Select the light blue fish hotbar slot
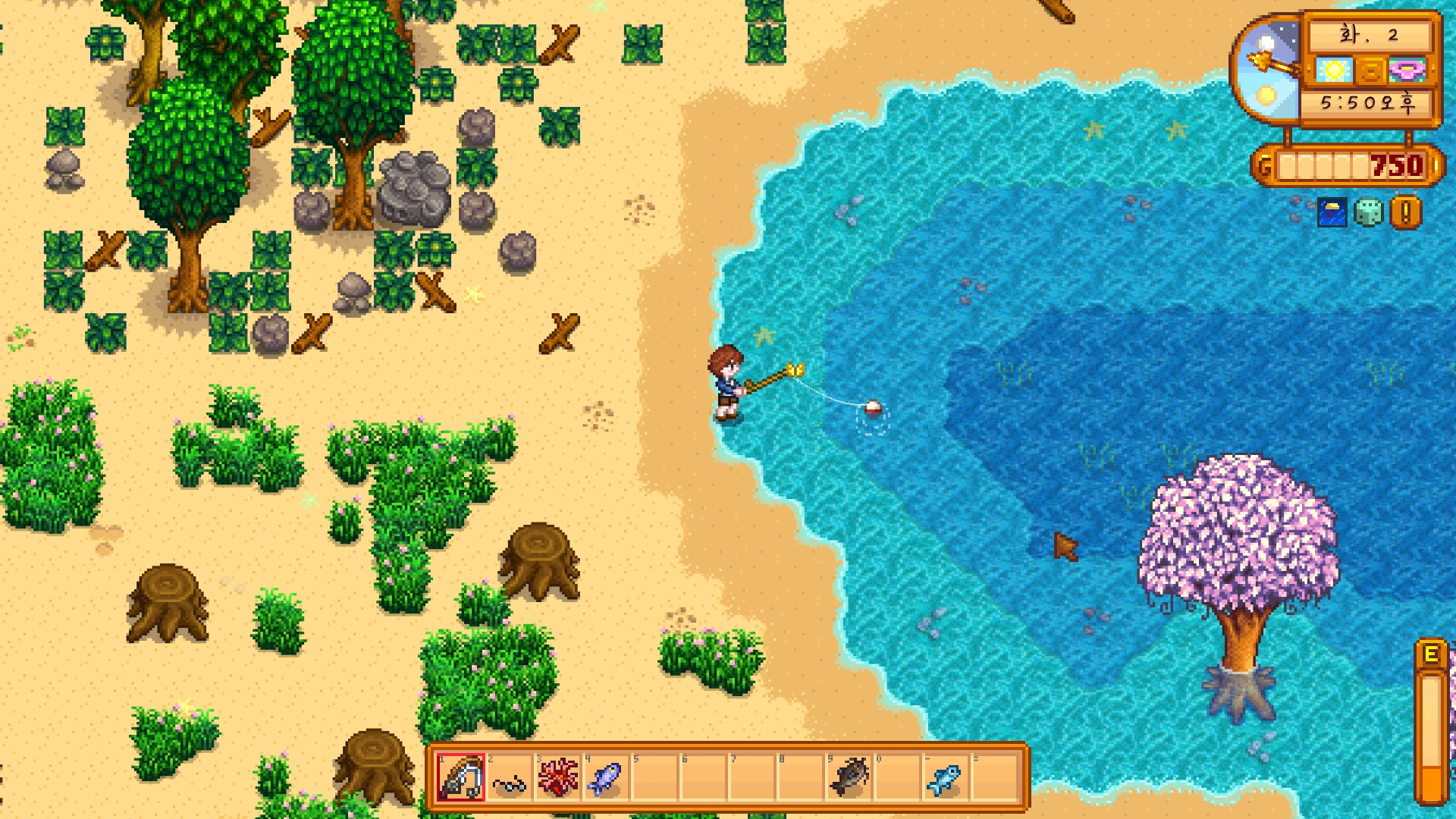 [x=946, y=778]
